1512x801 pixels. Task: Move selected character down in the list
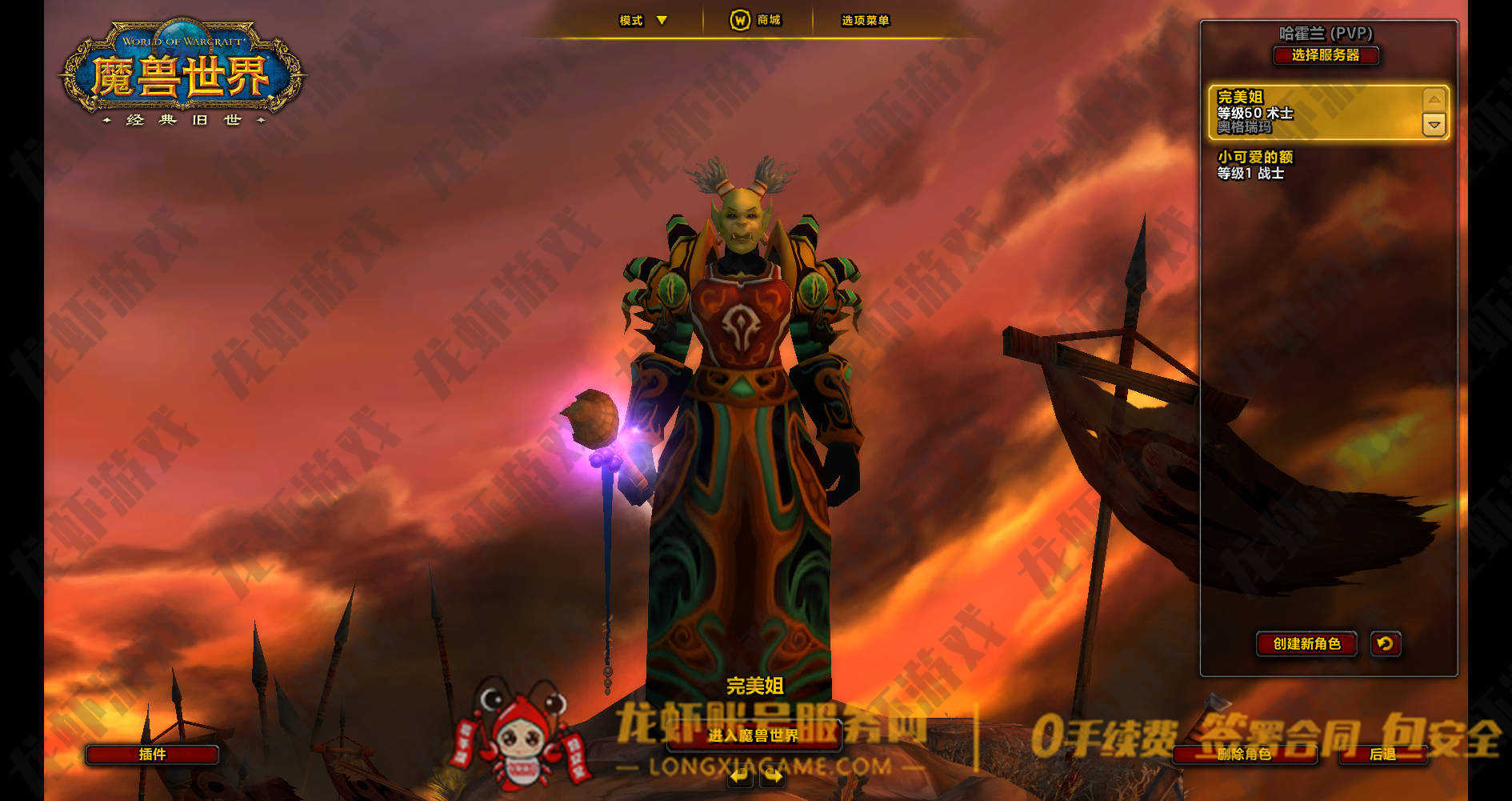point(1434,125)
